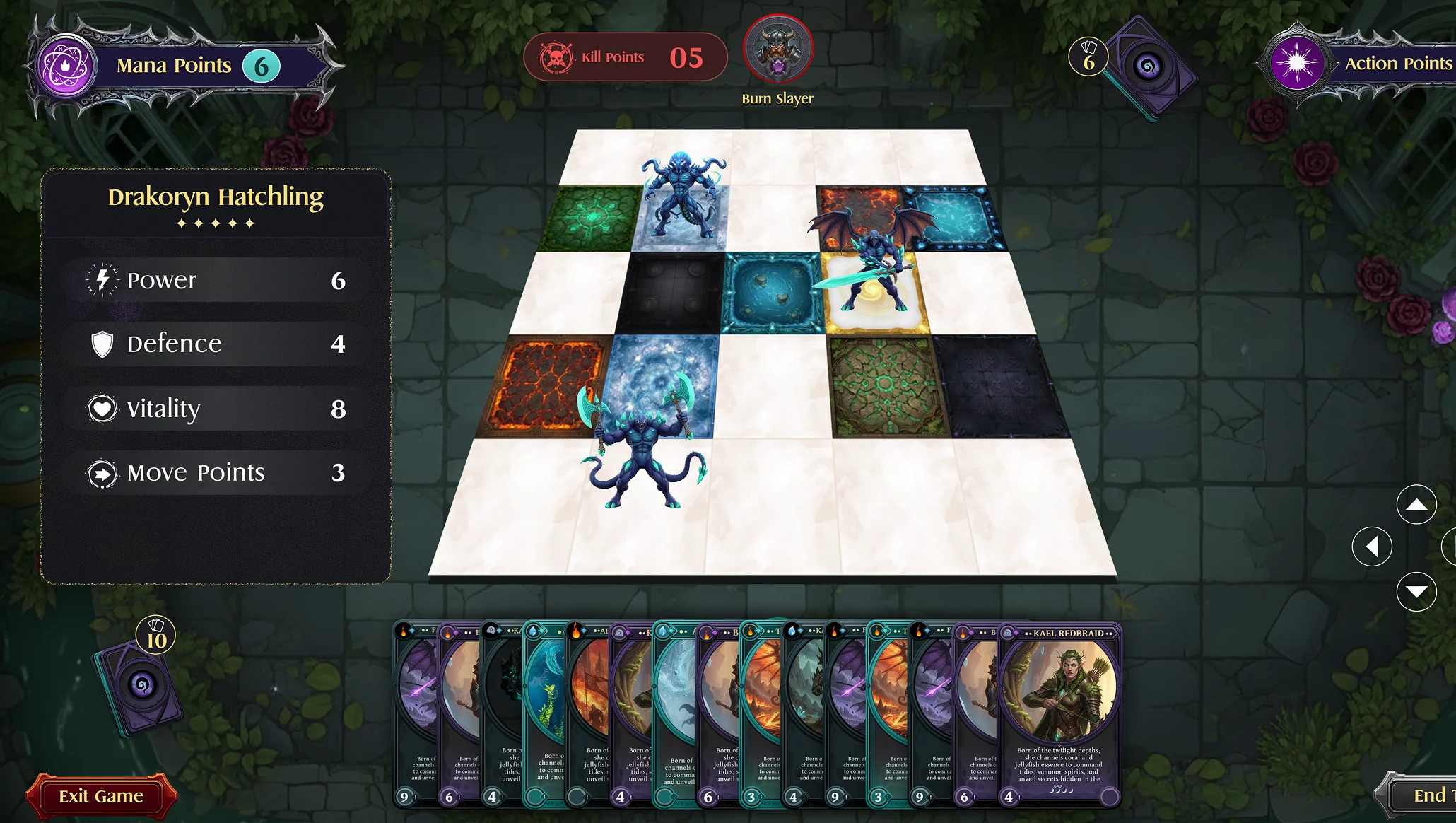Image resolution: width=1456 pixels, height=823 pixels.
Task: Click the down arrow camera button
Action: tap(1416, 591)
